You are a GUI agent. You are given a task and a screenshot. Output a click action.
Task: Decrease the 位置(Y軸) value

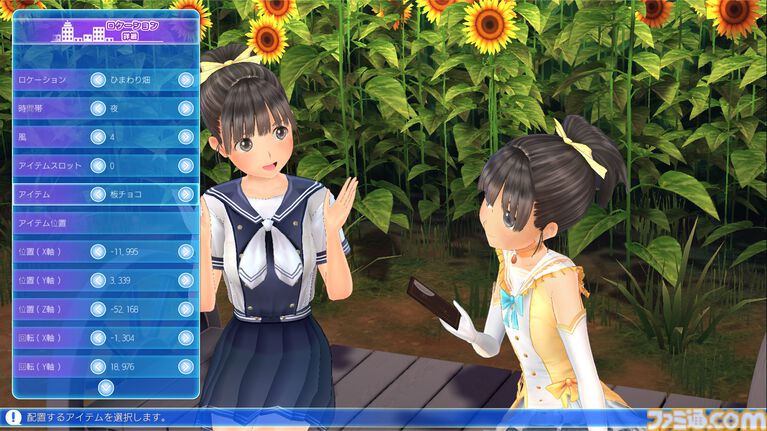[x=98, y=280]
